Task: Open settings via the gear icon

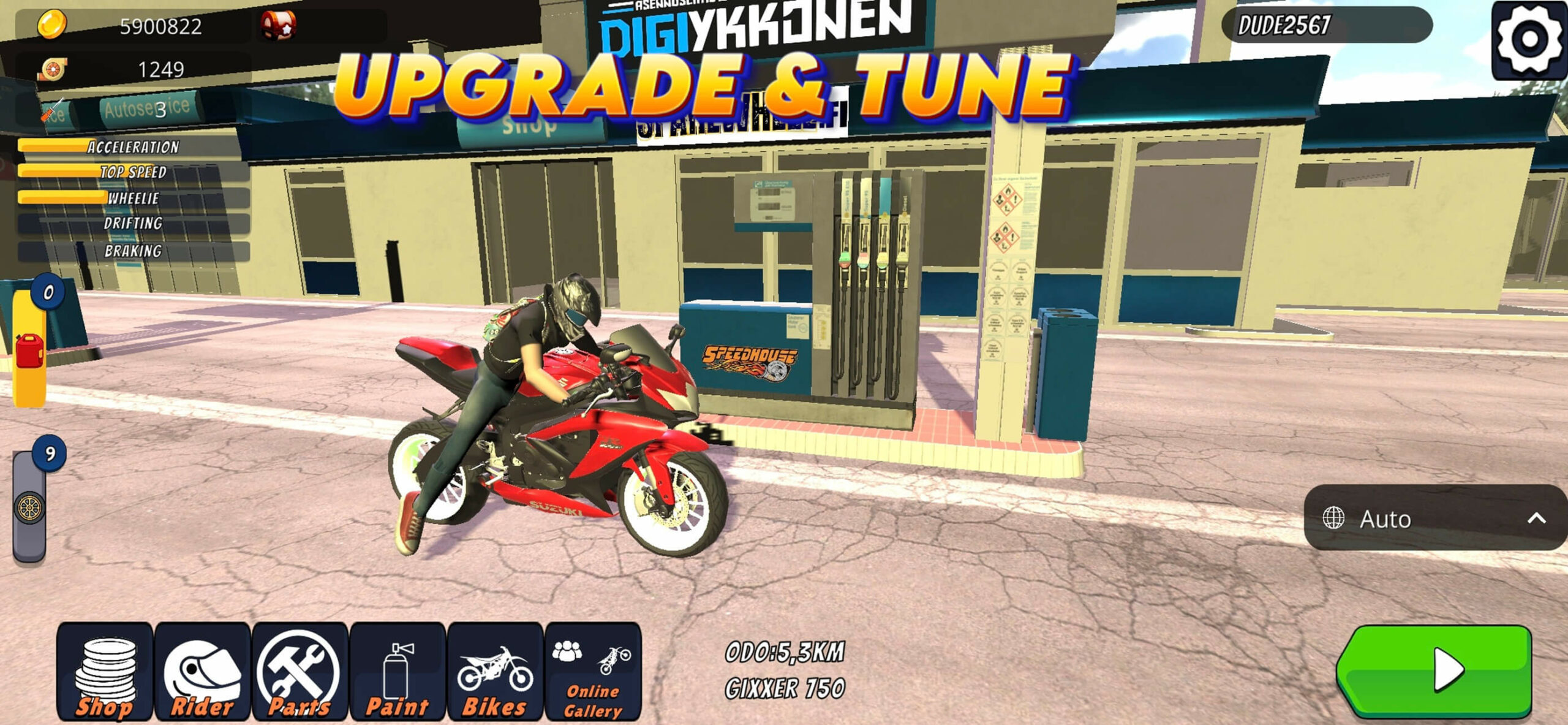Action: tap(1529, 40)
